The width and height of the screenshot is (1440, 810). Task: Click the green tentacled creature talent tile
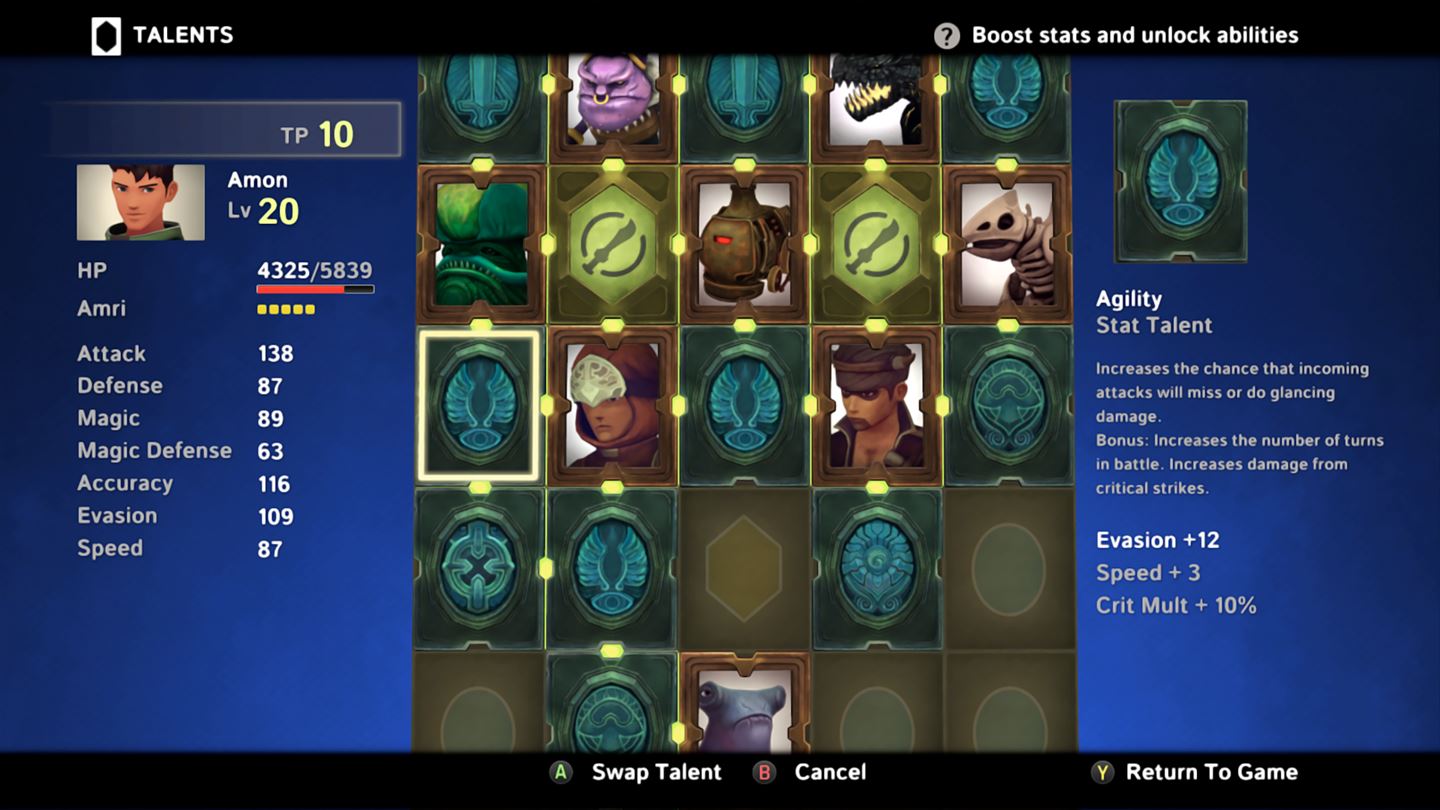[479, 245]
